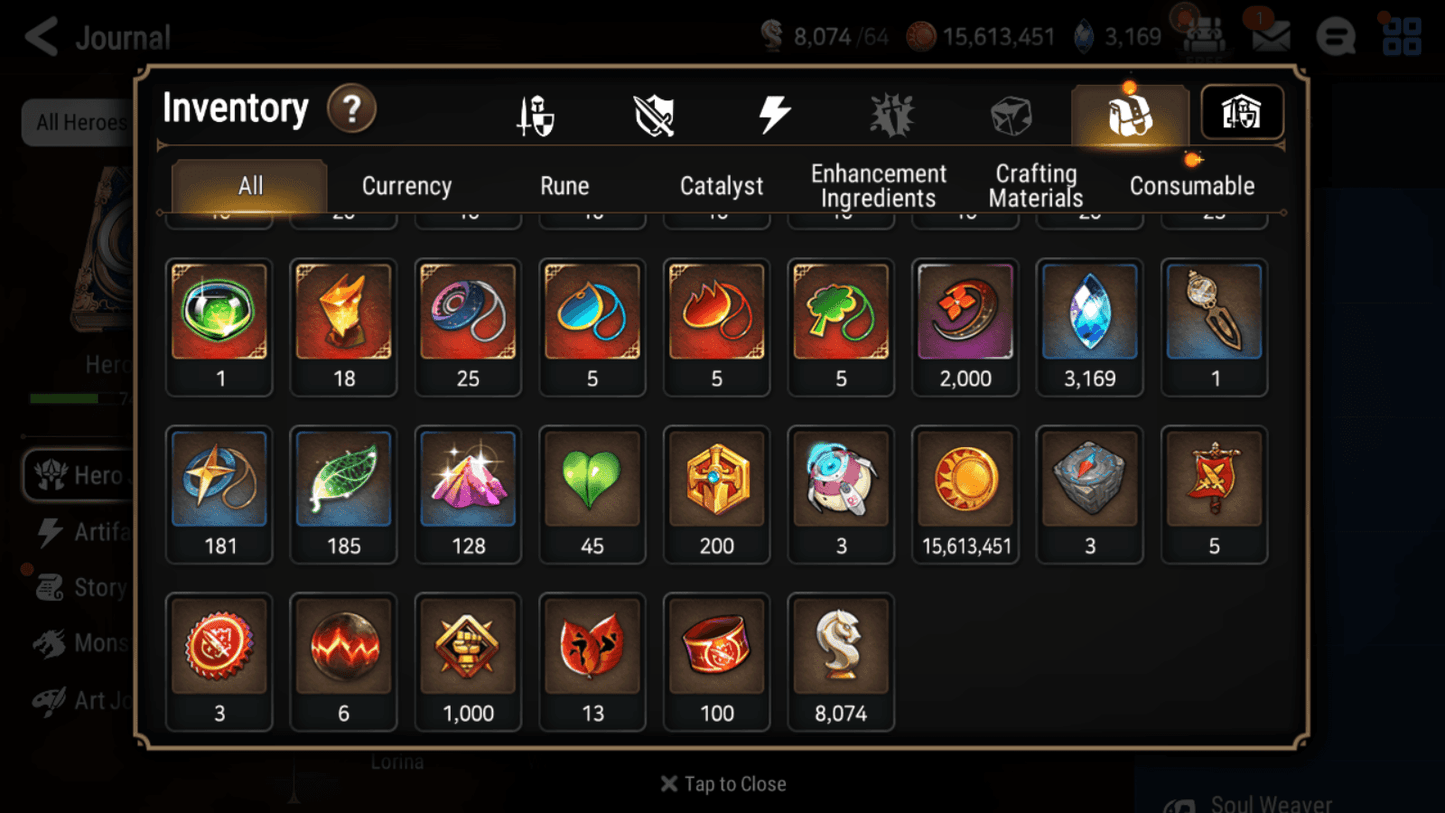
Task: Switch to the Currency tab
Action: pyautogui.click(x=406, y=185)
